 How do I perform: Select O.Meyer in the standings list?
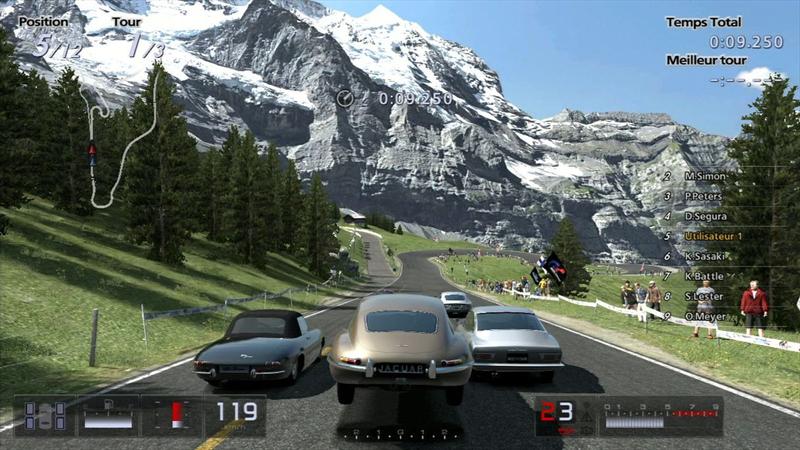pos(705,316)
